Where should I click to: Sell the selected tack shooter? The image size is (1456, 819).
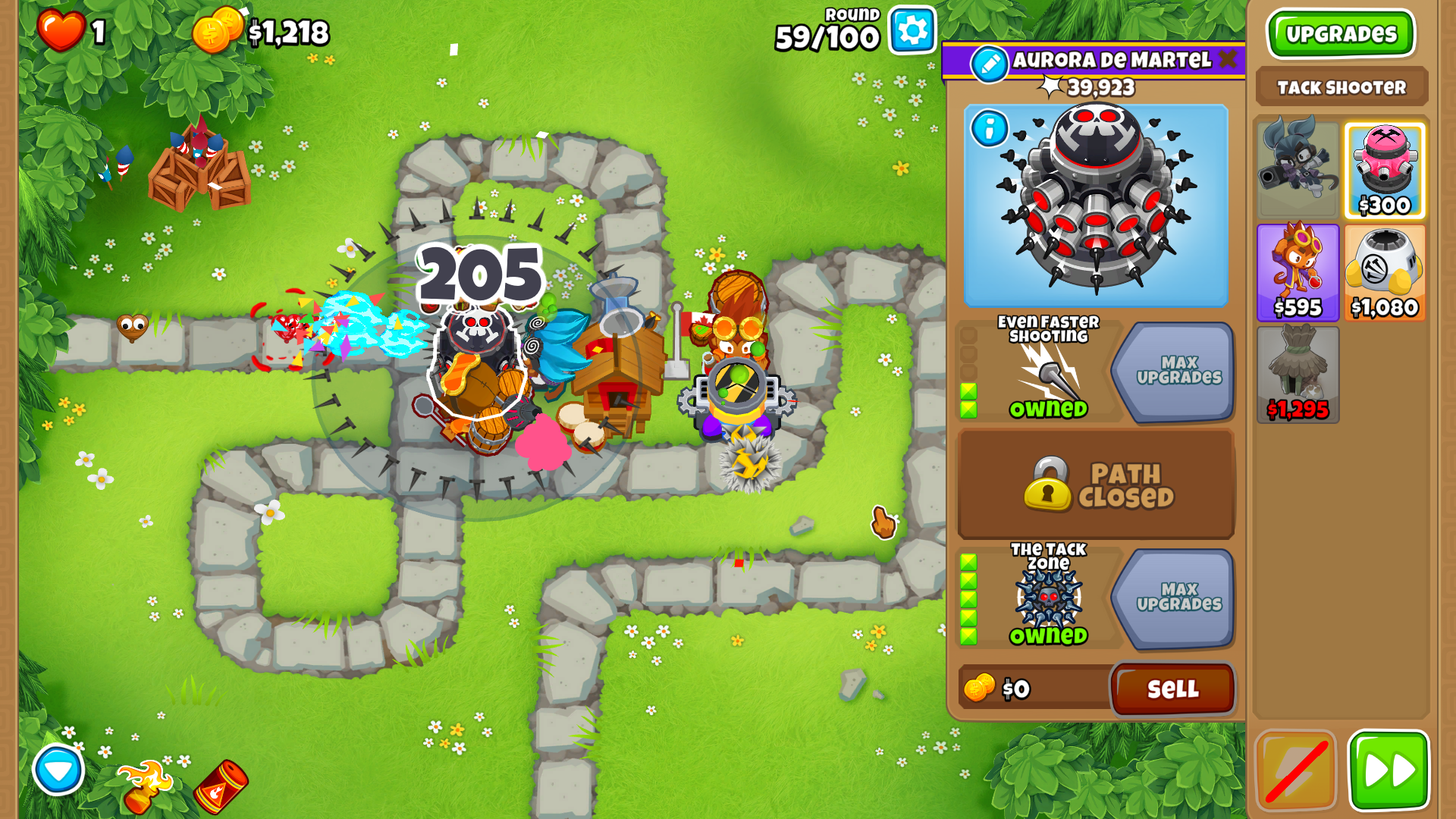(1172, 689)
